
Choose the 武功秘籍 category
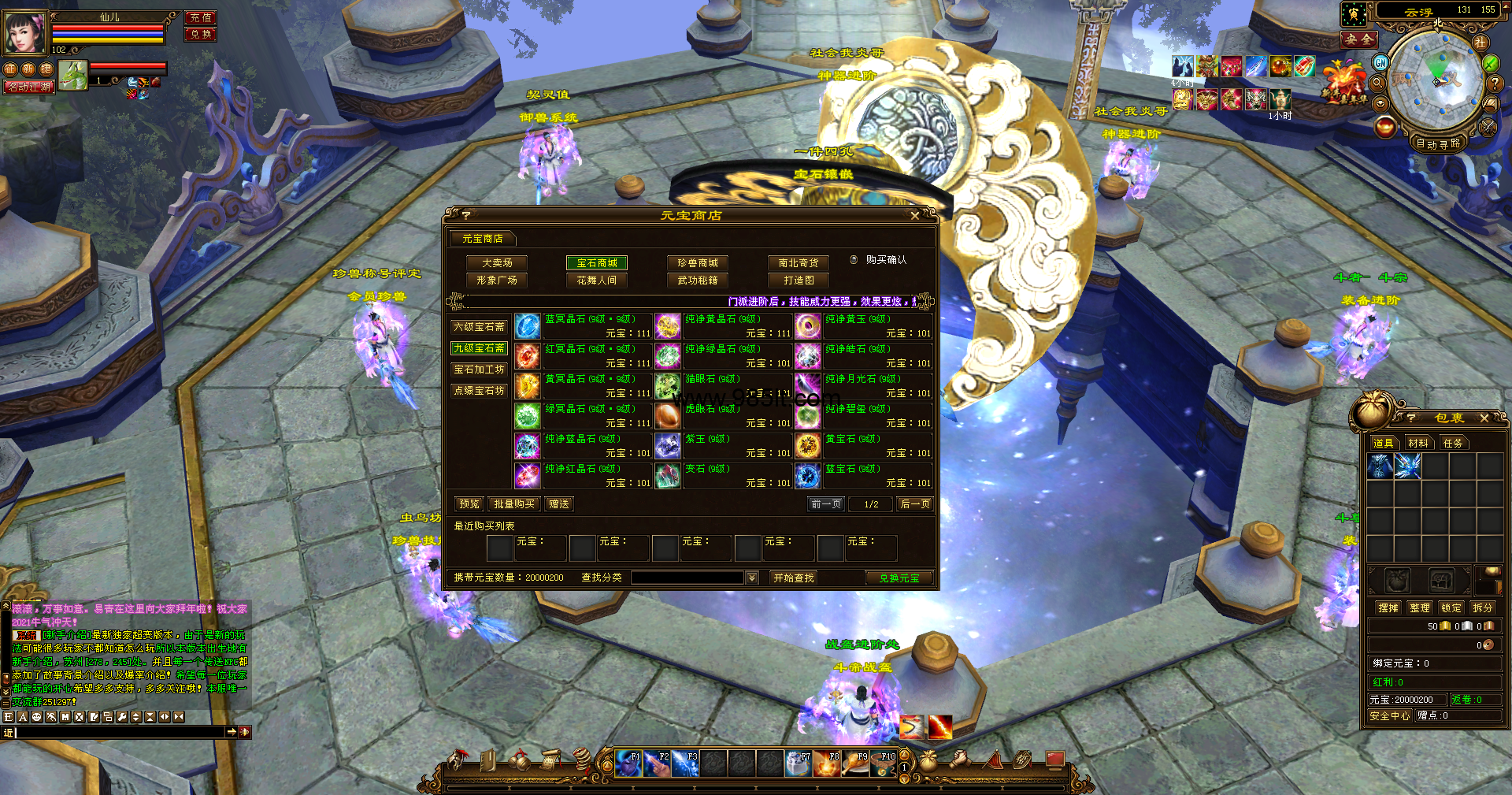pyautogui.click(x=698, y=280)
